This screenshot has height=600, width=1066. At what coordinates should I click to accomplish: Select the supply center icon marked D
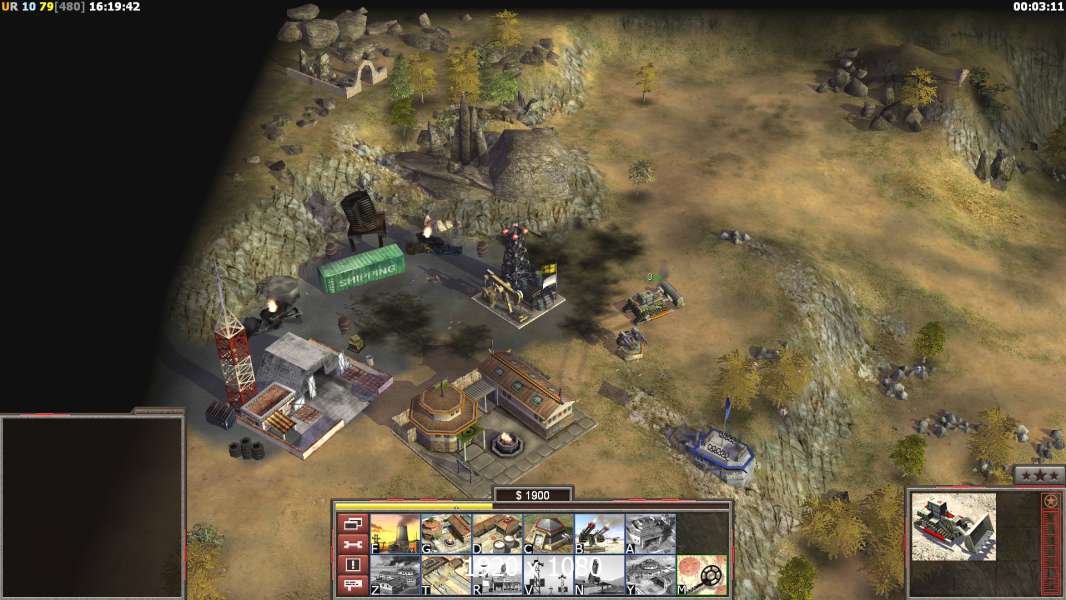pos(496,533)
